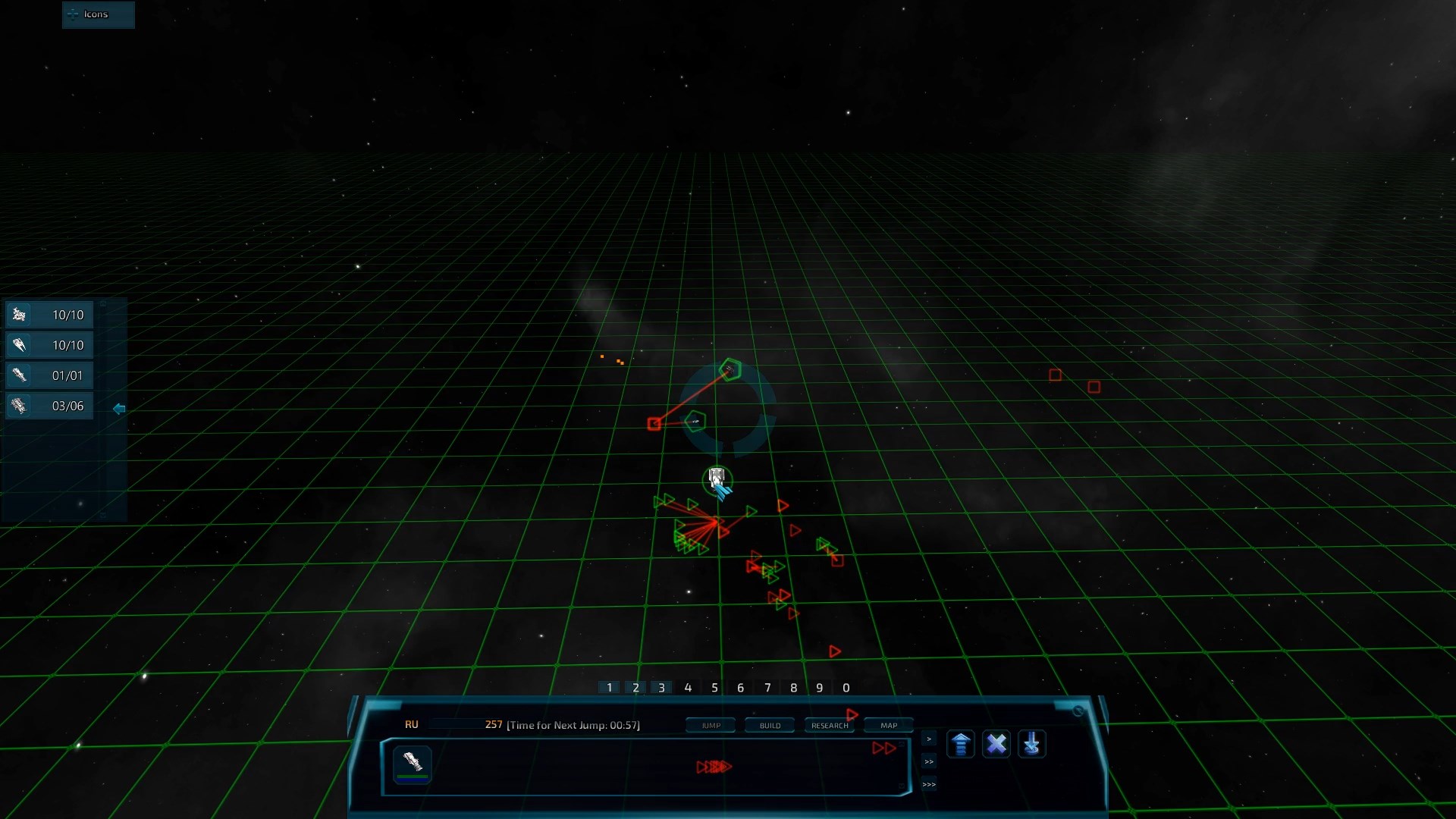This screenshot has width=1456, height=819.
Task: Select the 10/10 squadron in the top row
Action: click(x=49, y=315)
